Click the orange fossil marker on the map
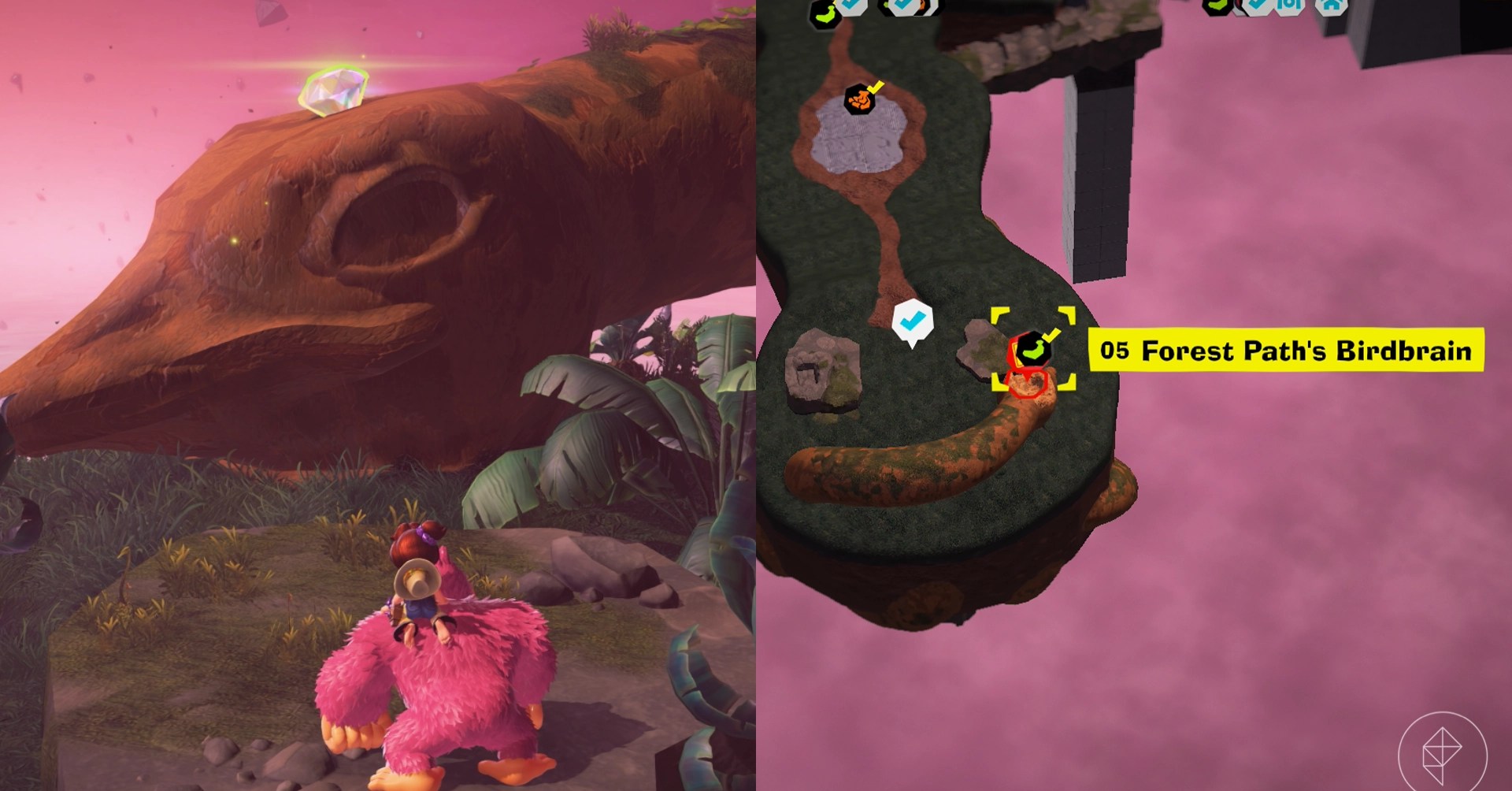Screen dimensions: 1512x791 (859, 99)
